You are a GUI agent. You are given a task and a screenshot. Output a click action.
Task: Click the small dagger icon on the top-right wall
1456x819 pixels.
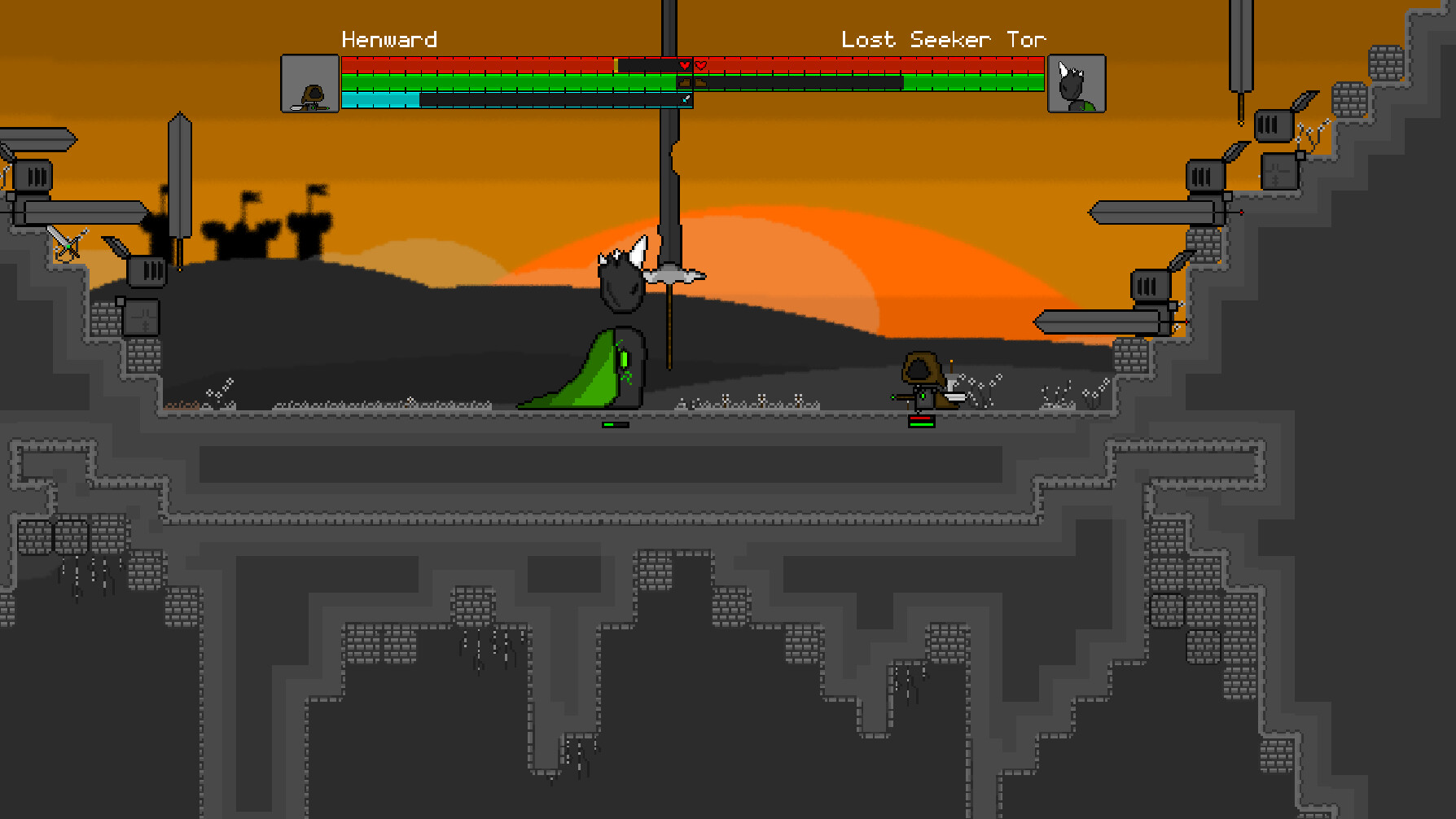pyautogui.click(x=1305, y=101)
